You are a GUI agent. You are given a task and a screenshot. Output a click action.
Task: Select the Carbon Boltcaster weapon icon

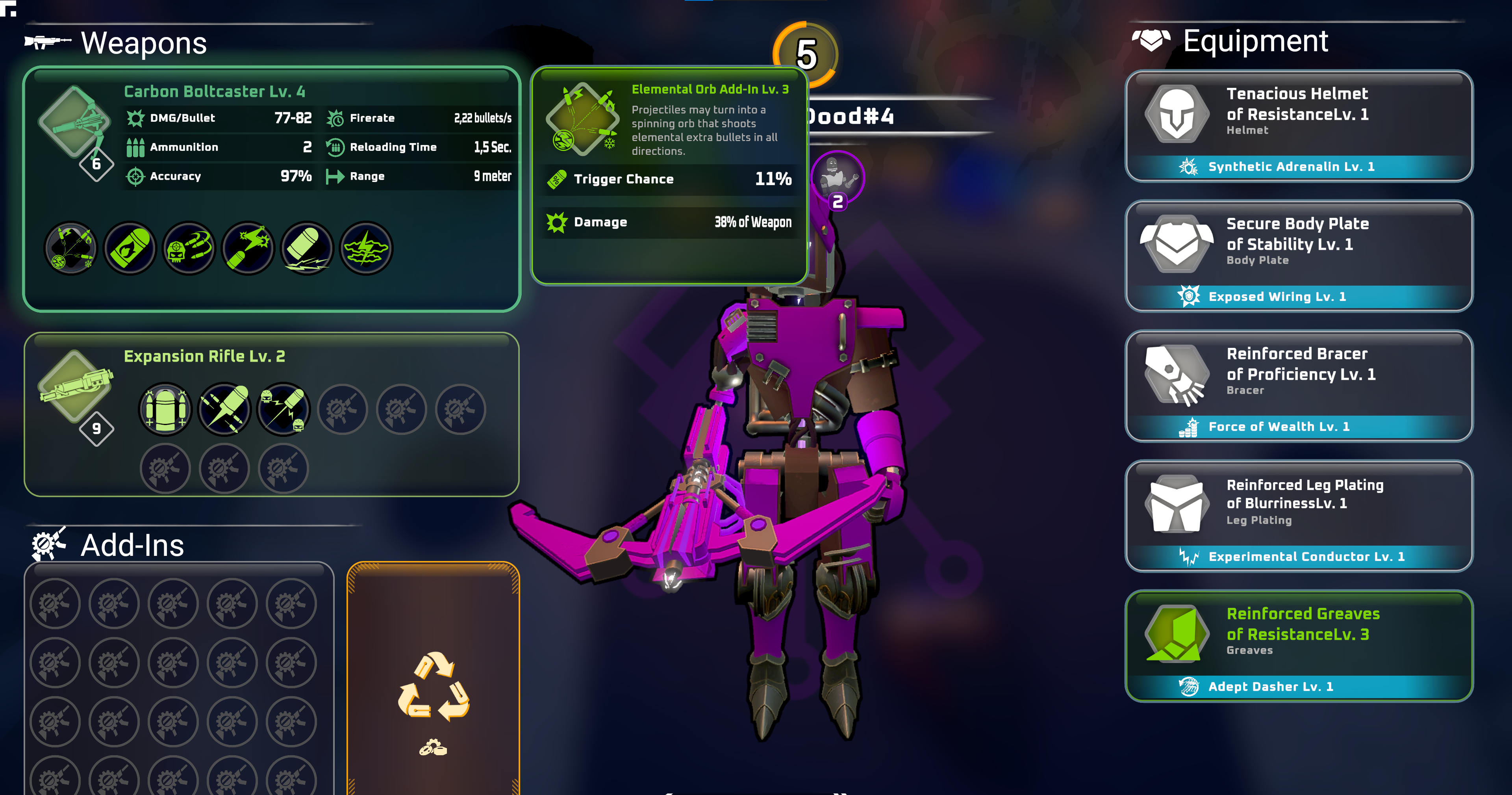74,122
